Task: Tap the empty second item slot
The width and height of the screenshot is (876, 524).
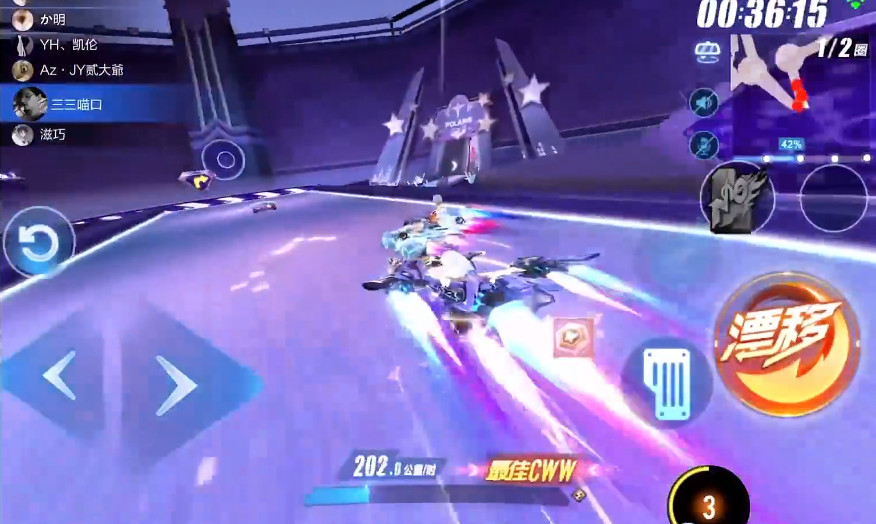Action: pyautogui.click(x=833, y=198)
